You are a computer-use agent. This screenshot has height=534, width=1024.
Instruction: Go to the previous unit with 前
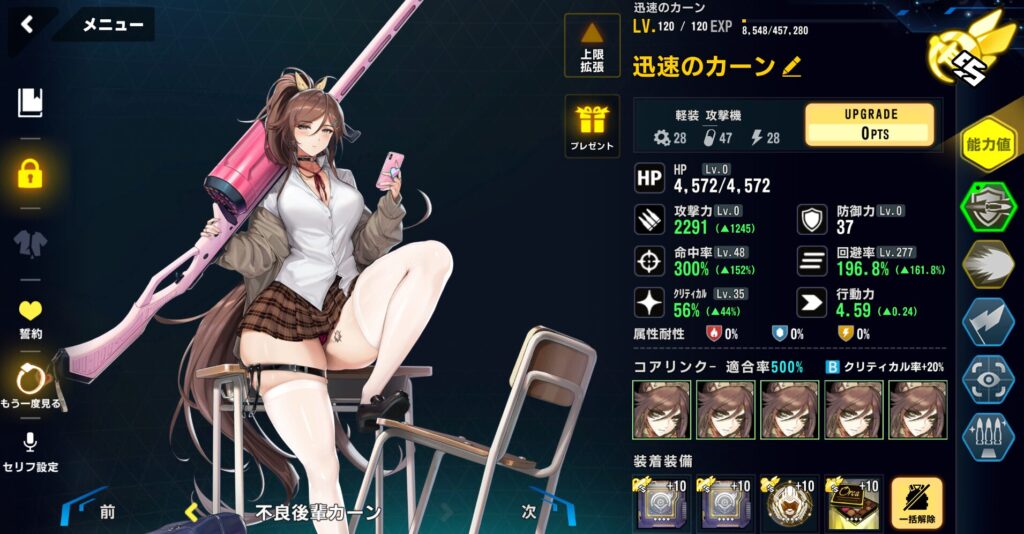[x=106, y=512]
